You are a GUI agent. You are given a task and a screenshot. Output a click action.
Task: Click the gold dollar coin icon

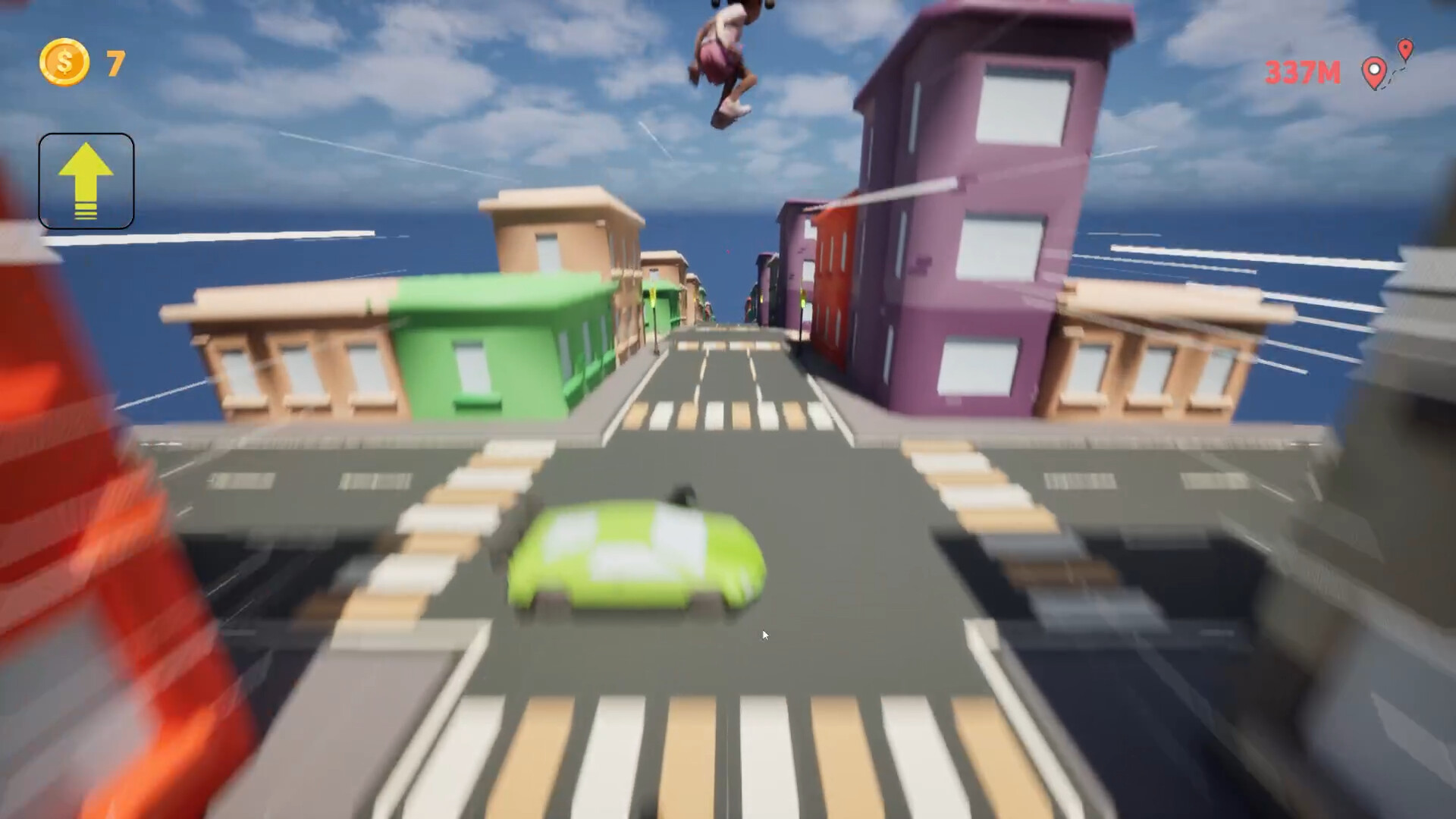64,62
